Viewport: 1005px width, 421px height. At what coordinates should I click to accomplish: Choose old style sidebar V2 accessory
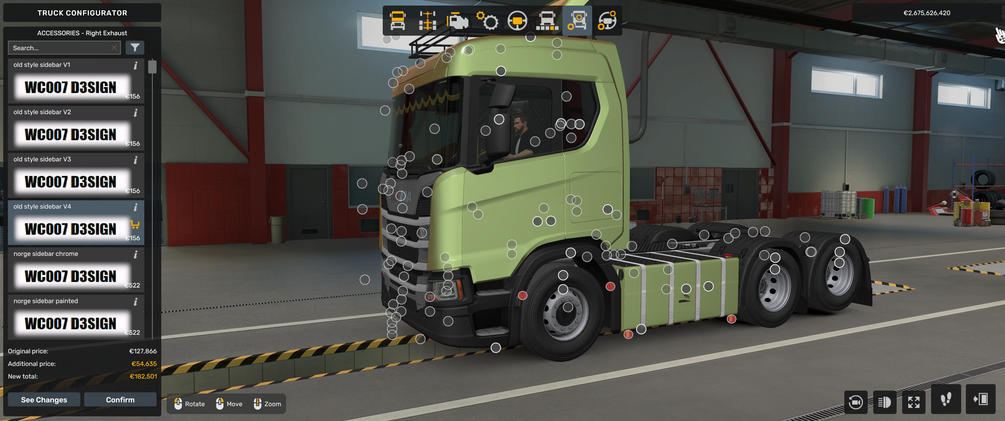(70, 134)
